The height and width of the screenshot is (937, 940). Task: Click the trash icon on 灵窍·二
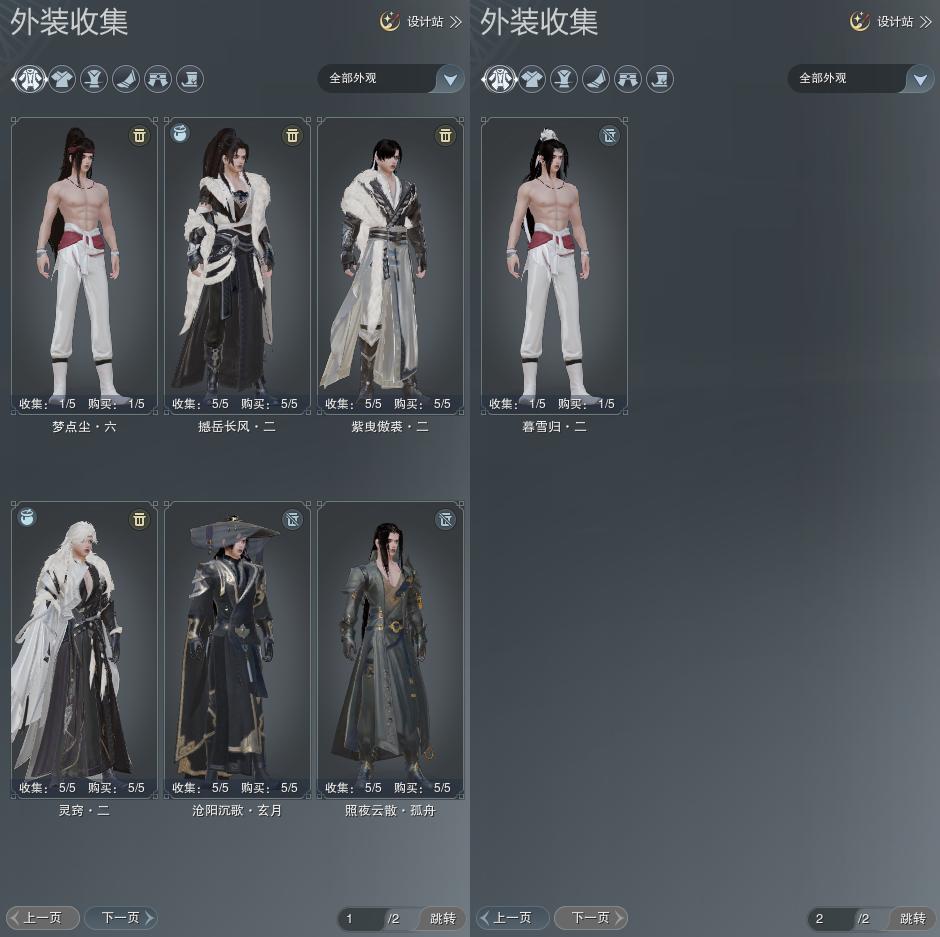click(x=139, y=519)
